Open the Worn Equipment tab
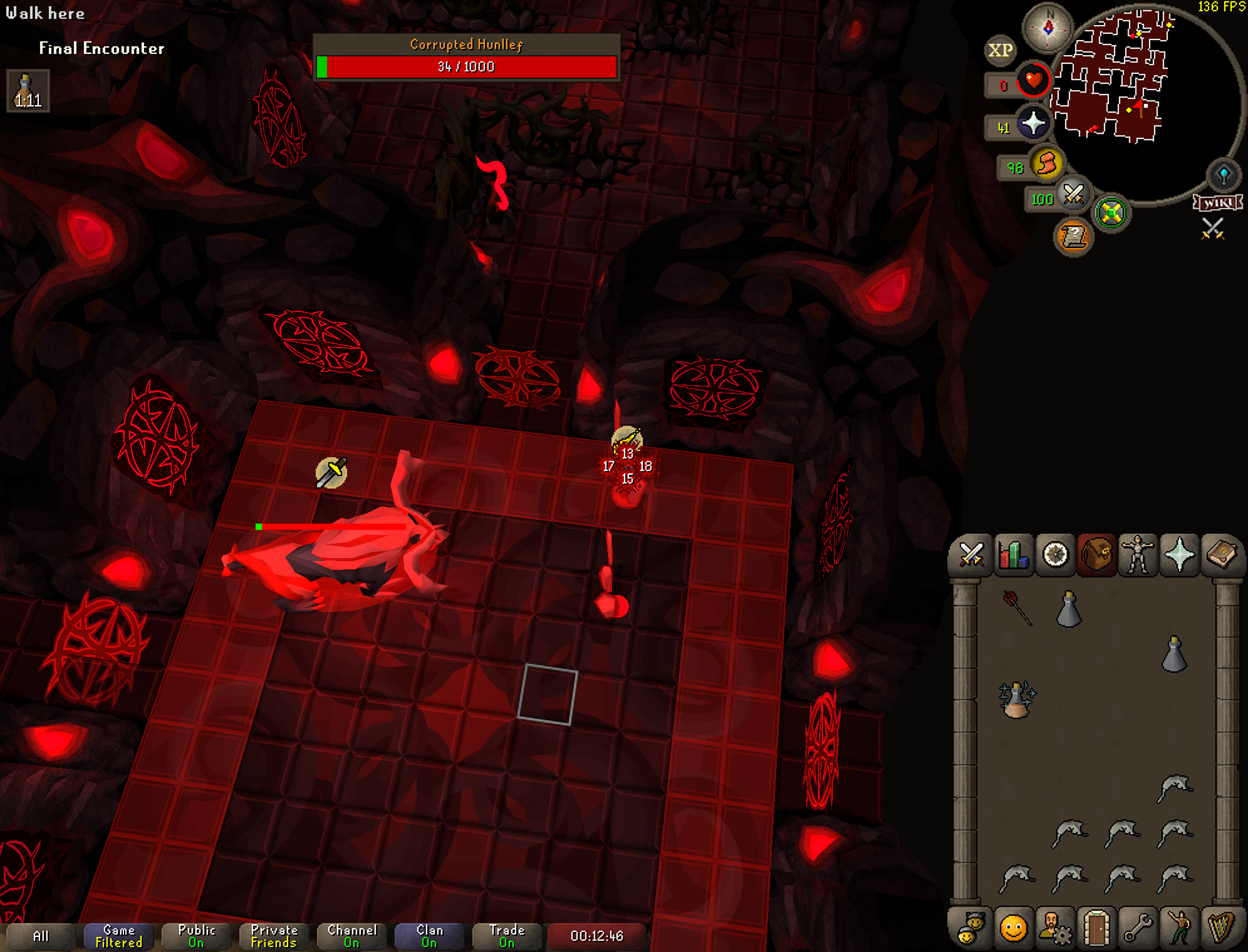Image resolution: width=1248 pixels, height=952 pixels. (1138, 555)
